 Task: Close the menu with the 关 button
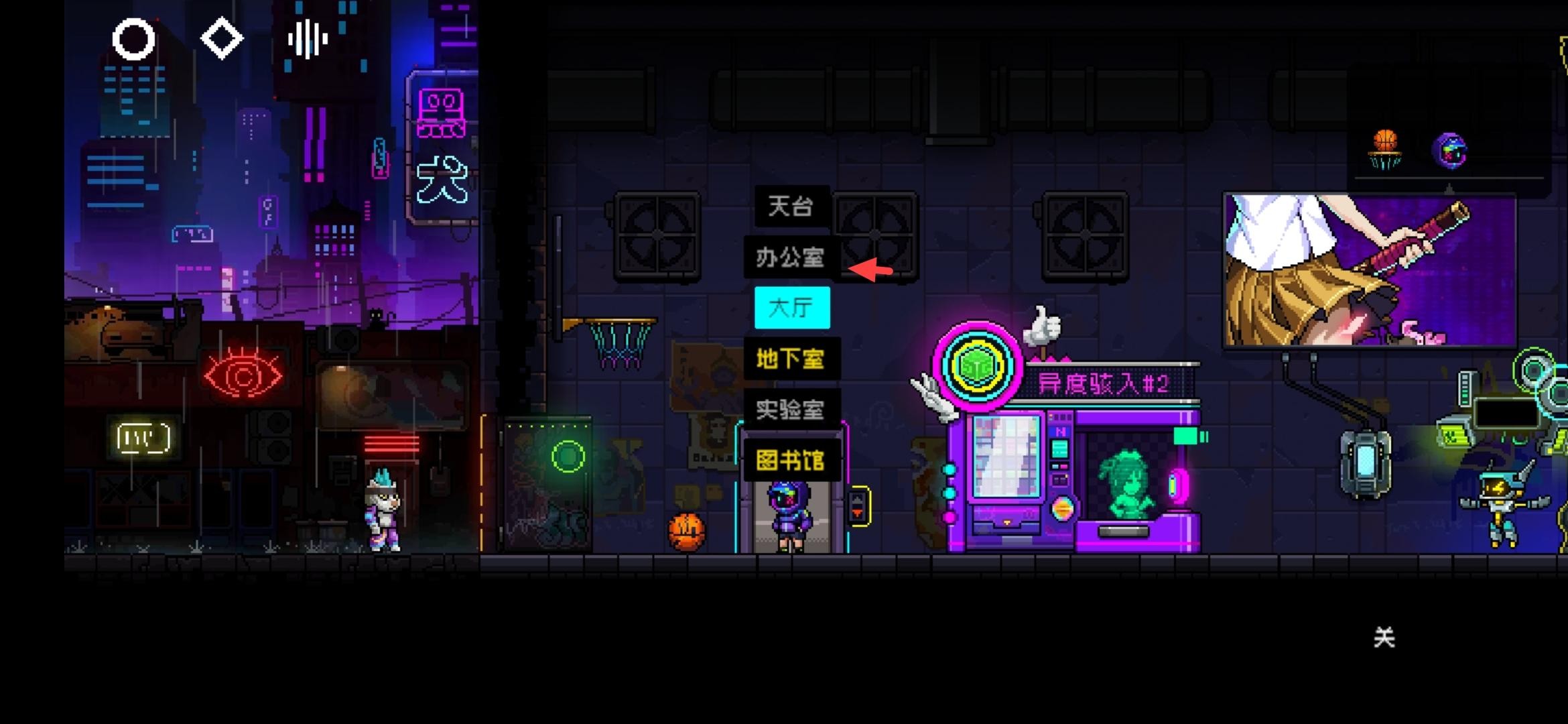click(1384, 638)
